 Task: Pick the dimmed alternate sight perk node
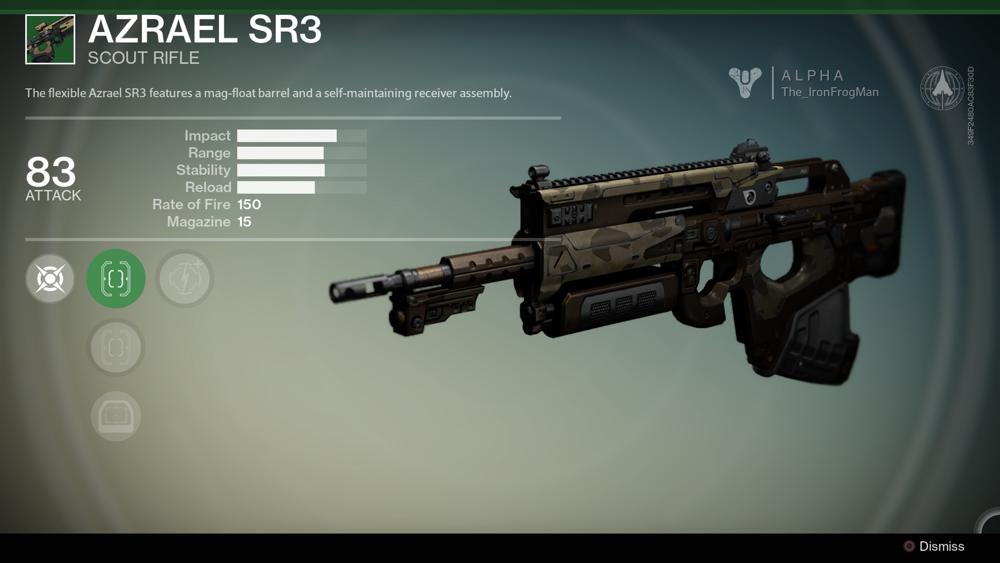point(116,347)
